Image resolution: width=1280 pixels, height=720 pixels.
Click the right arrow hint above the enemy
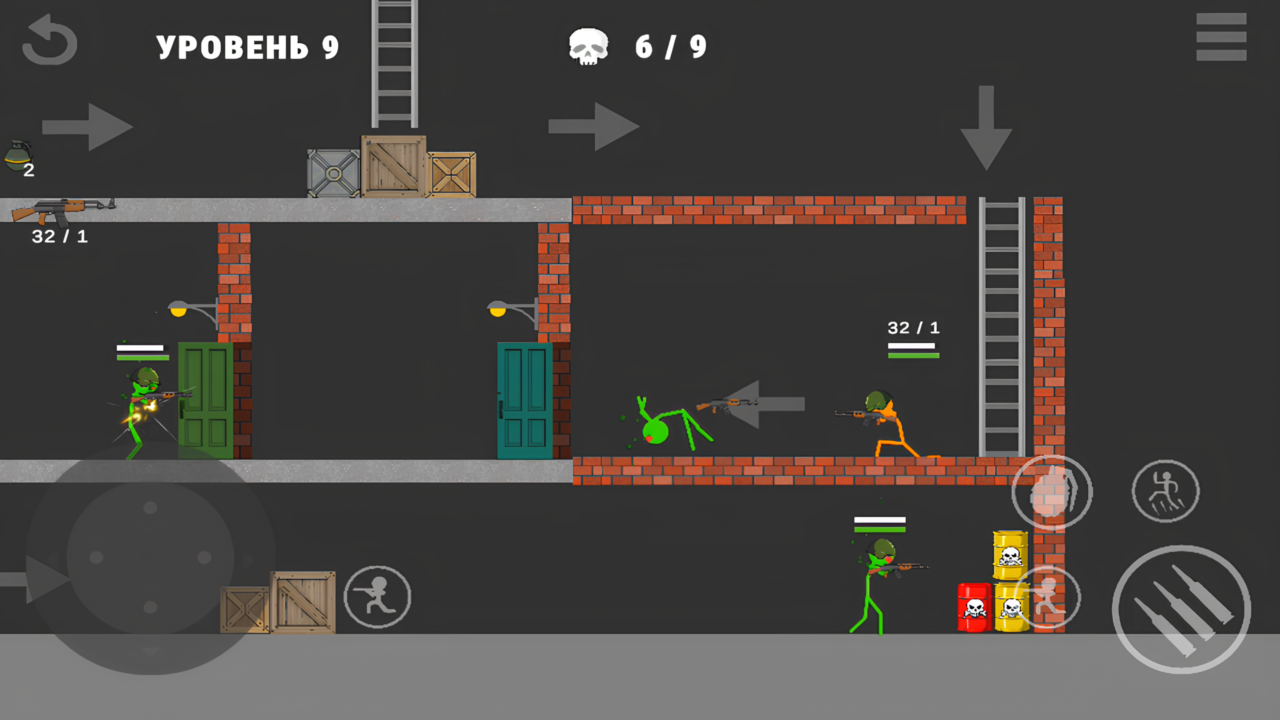coord(594,127)
